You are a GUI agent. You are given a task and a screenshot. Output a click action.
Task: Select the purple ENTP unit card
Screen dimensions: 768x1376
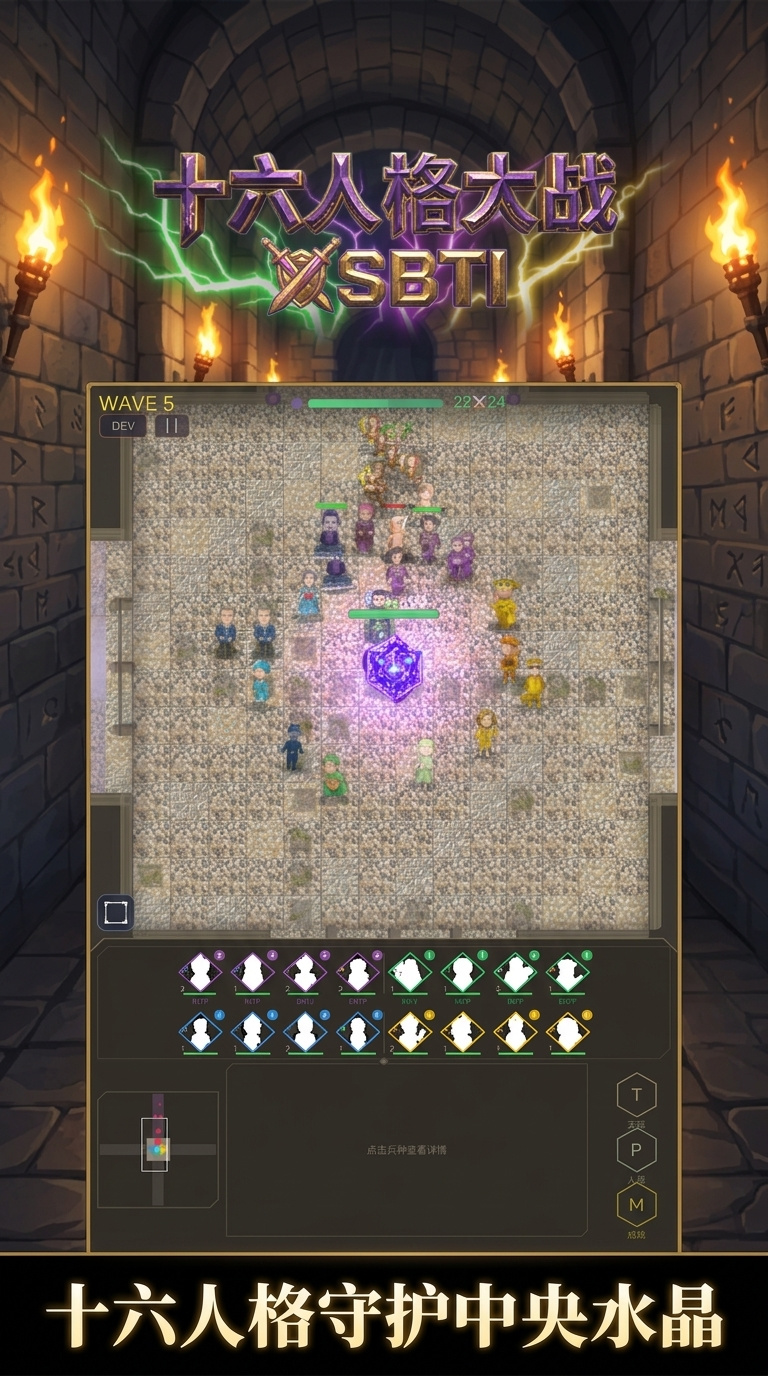[x=357, y=972]
